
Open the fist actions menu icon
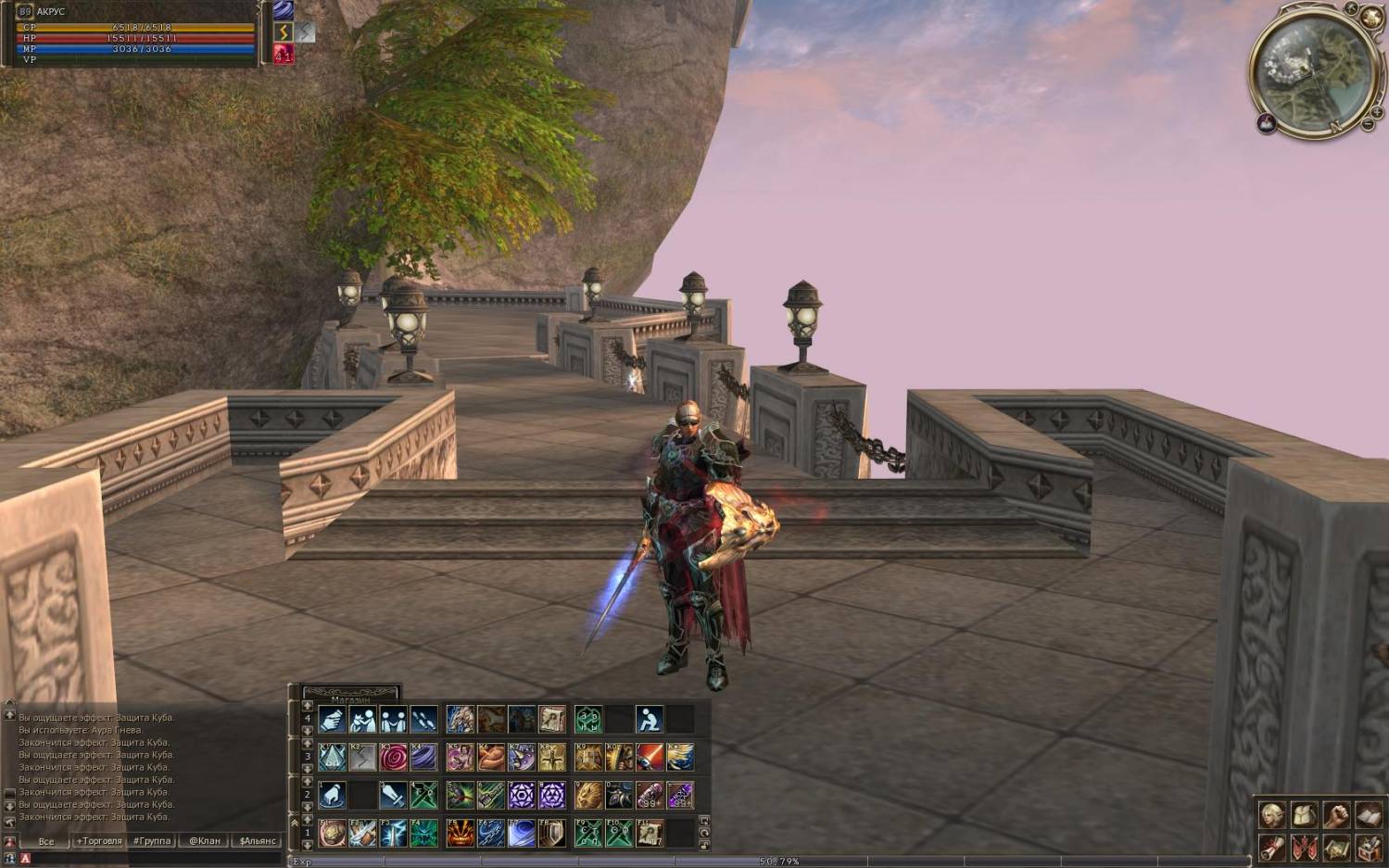pos(1336,815)
